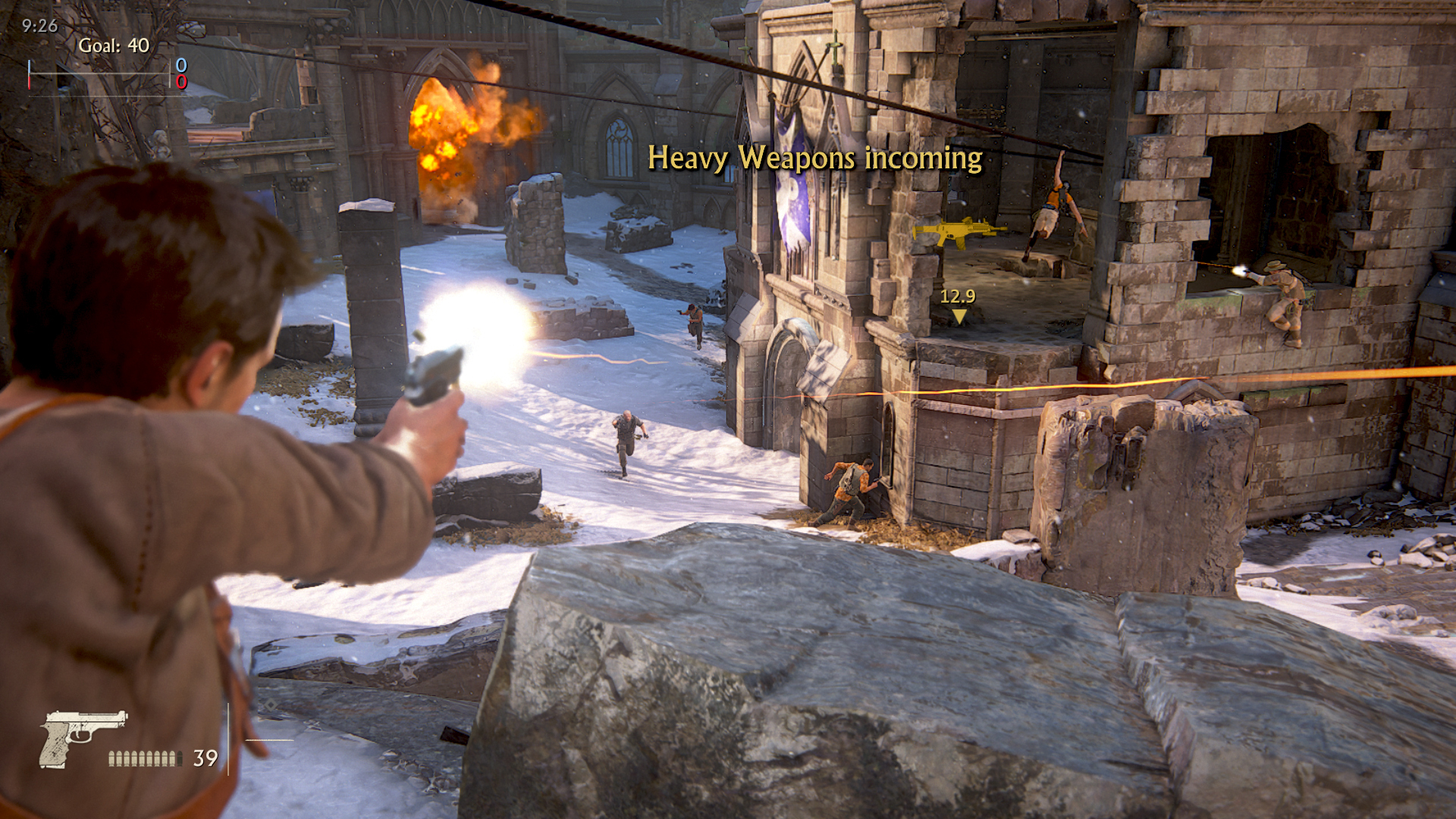The height and width of the screenshot is (819, 1456).
Task: Click the team score progress slider bar
Action: 101,75
